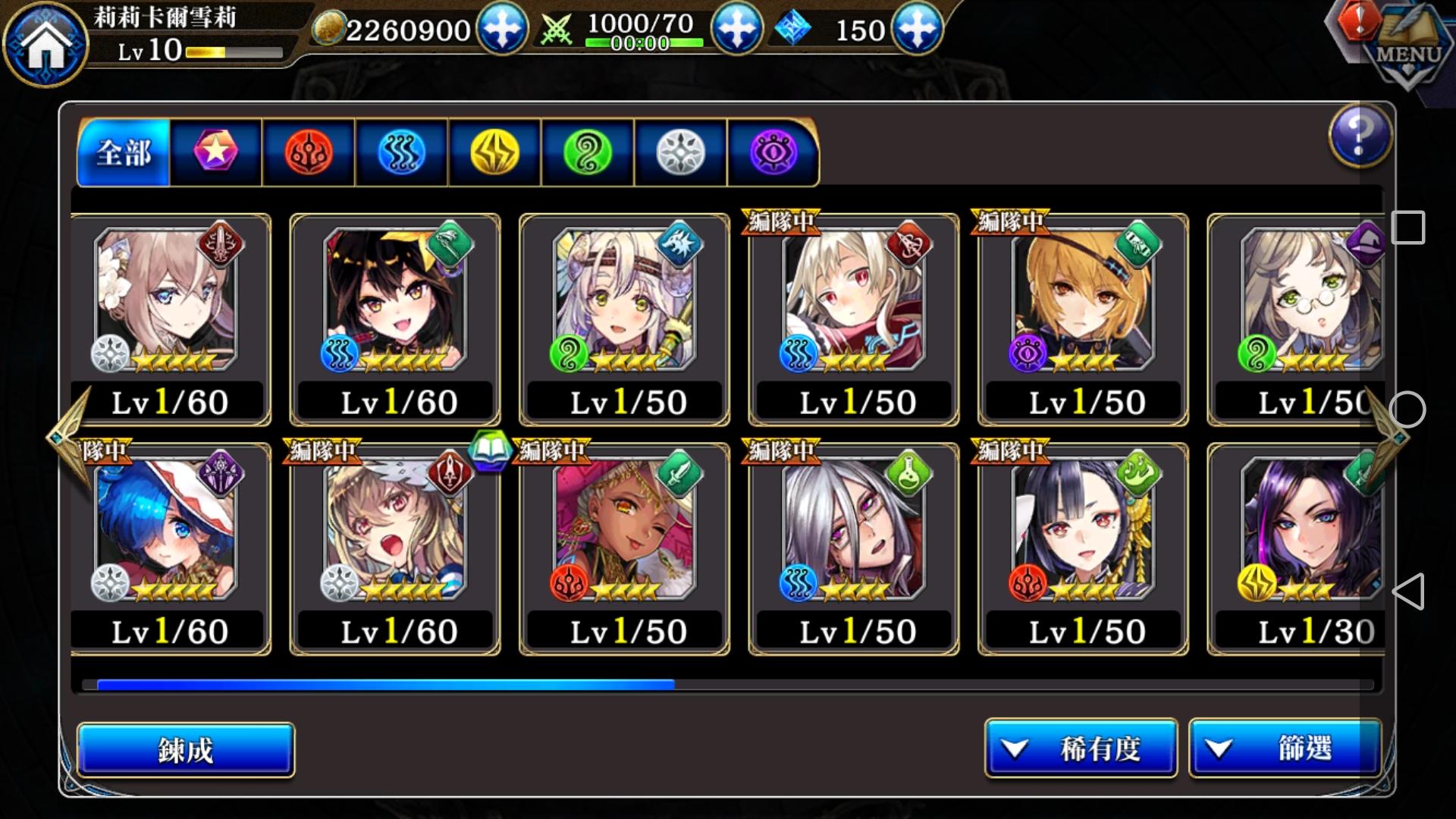1456x819 pixels.
Task: Select the thunder element filter icon
Action: [x=494, y=152]
